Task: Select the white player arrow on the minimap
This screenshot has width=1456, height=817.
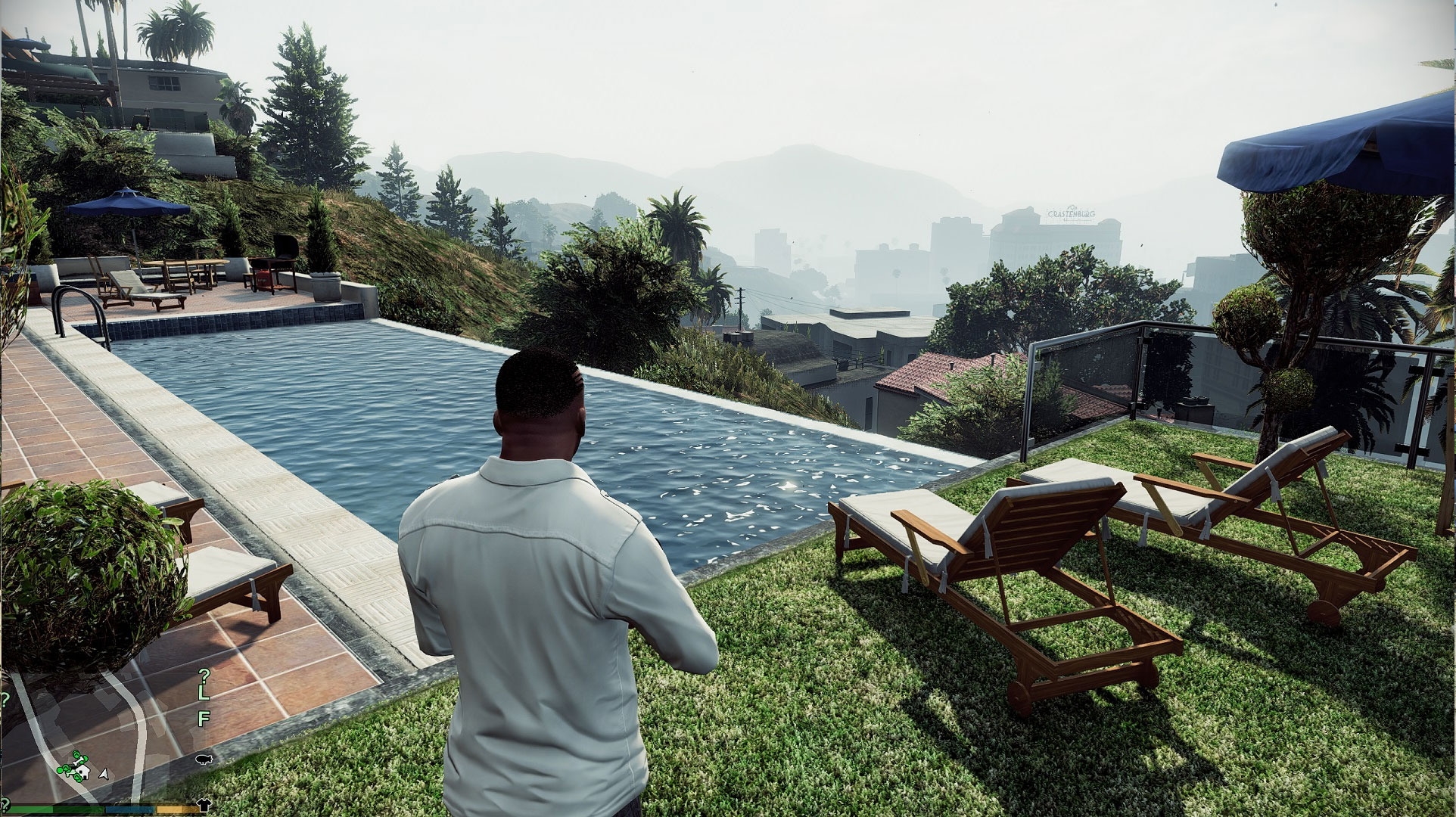Action: [x=103, y=774]
